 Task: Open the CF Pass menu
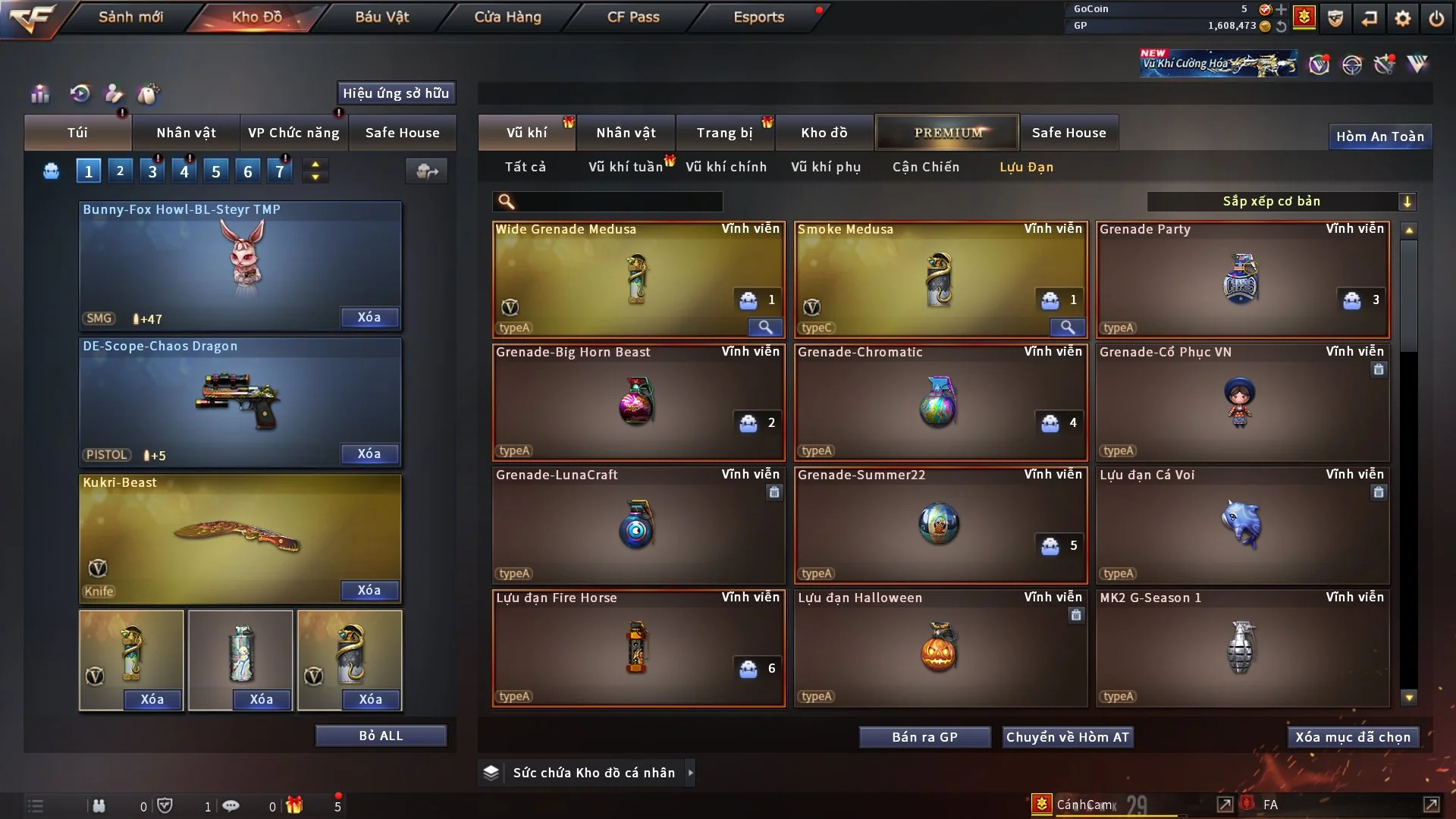coord(633,17)
